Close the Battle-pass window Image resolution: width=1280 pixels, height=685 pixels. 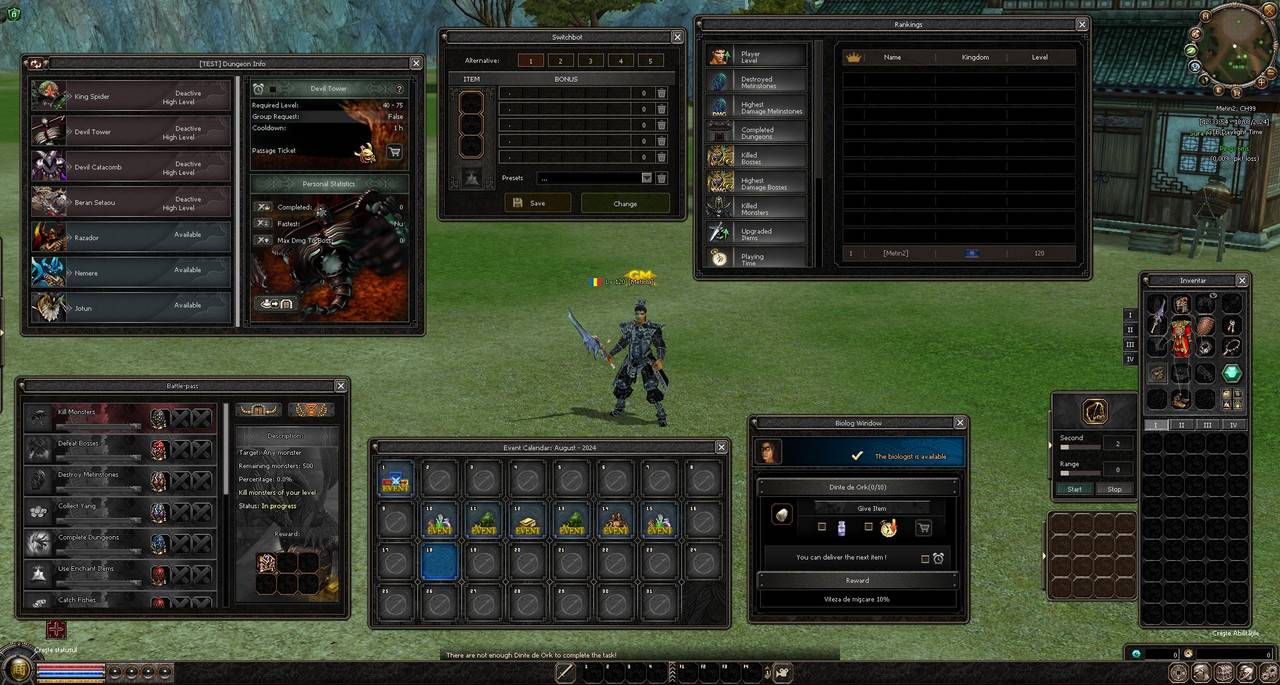[x=341, y=385]
